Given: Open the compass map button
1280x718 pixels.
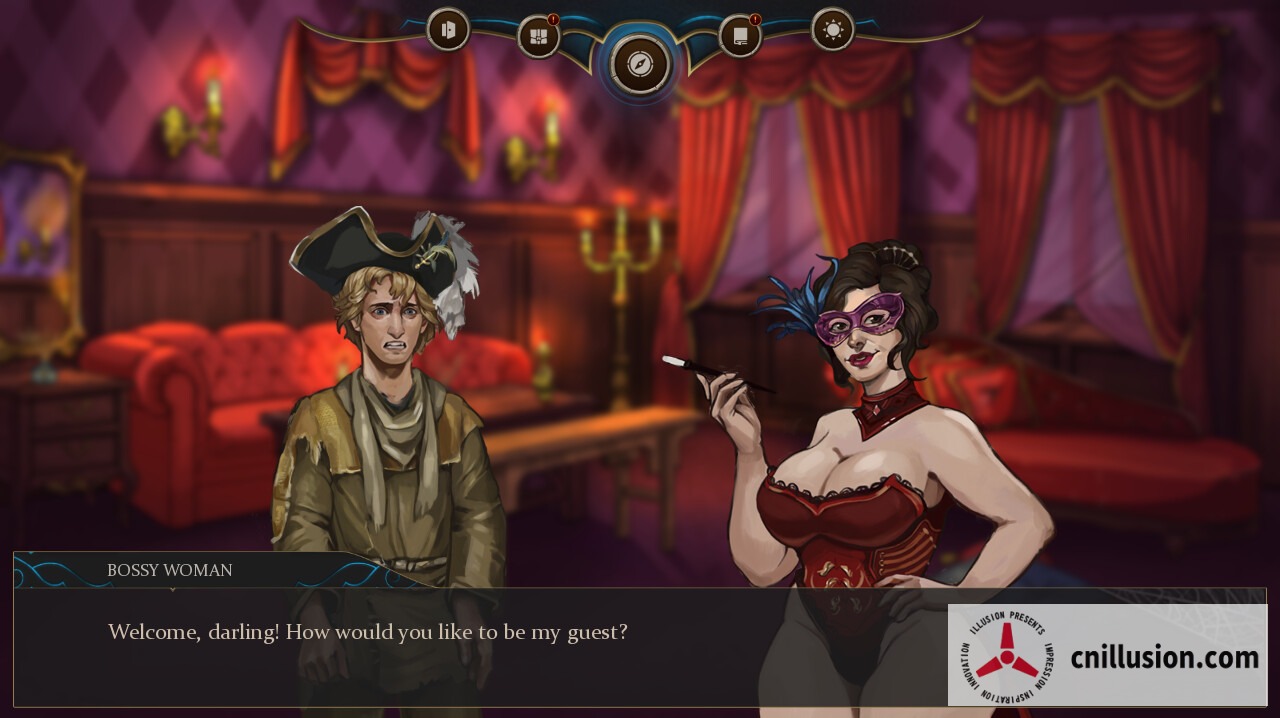Looking at the screenshot, I should (x=639, y=64).
